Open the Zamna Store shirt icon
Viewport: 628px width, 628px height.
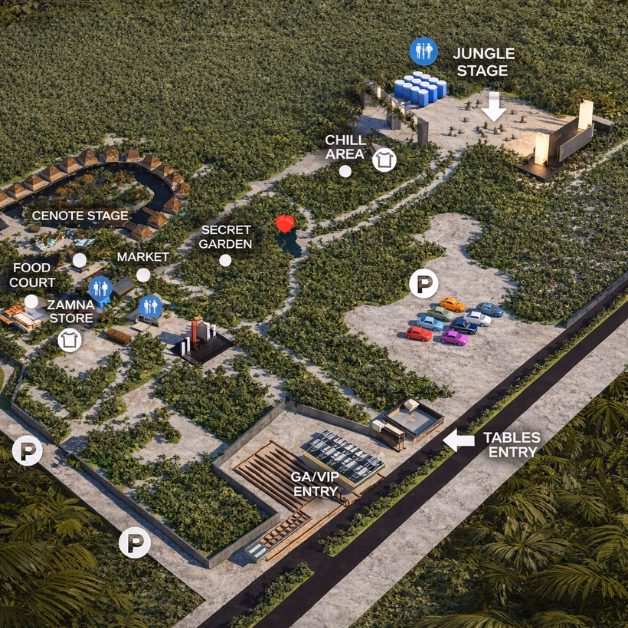69,339
